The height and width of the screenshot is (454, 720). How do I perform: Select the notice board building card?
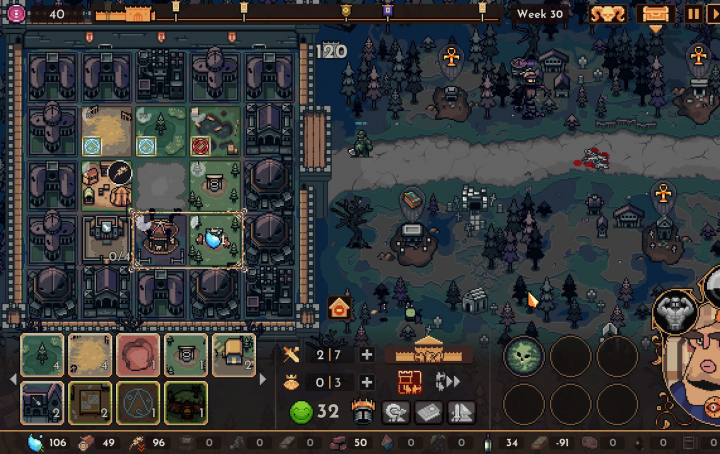coord(90,403)
